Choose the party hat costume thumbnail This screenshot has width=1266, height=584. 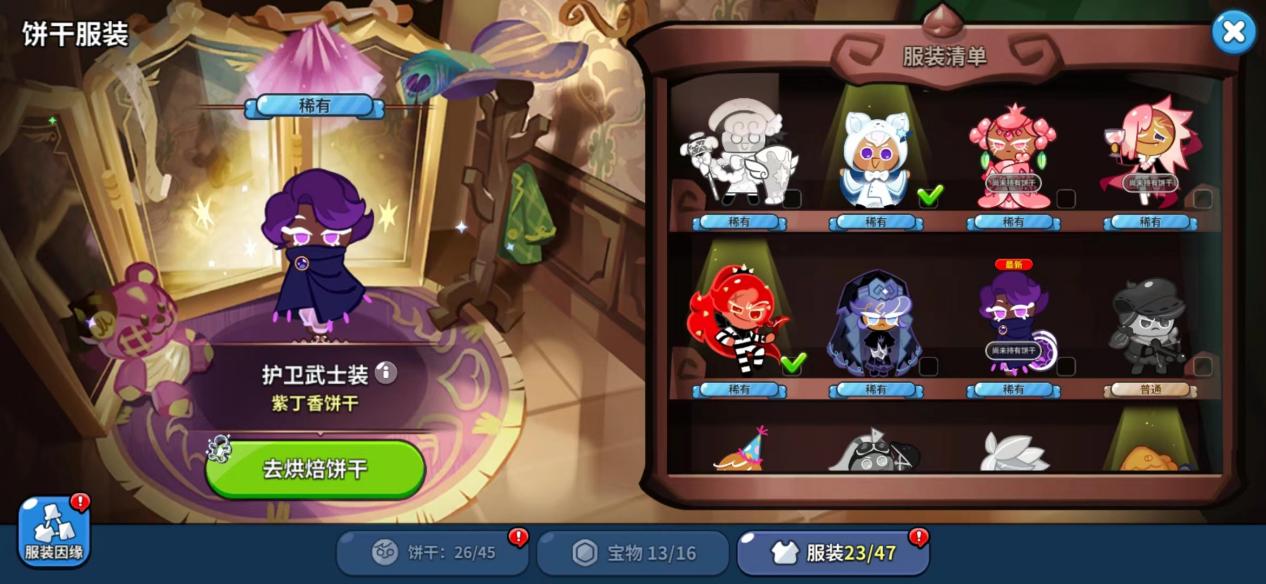[x=740, y=452]
